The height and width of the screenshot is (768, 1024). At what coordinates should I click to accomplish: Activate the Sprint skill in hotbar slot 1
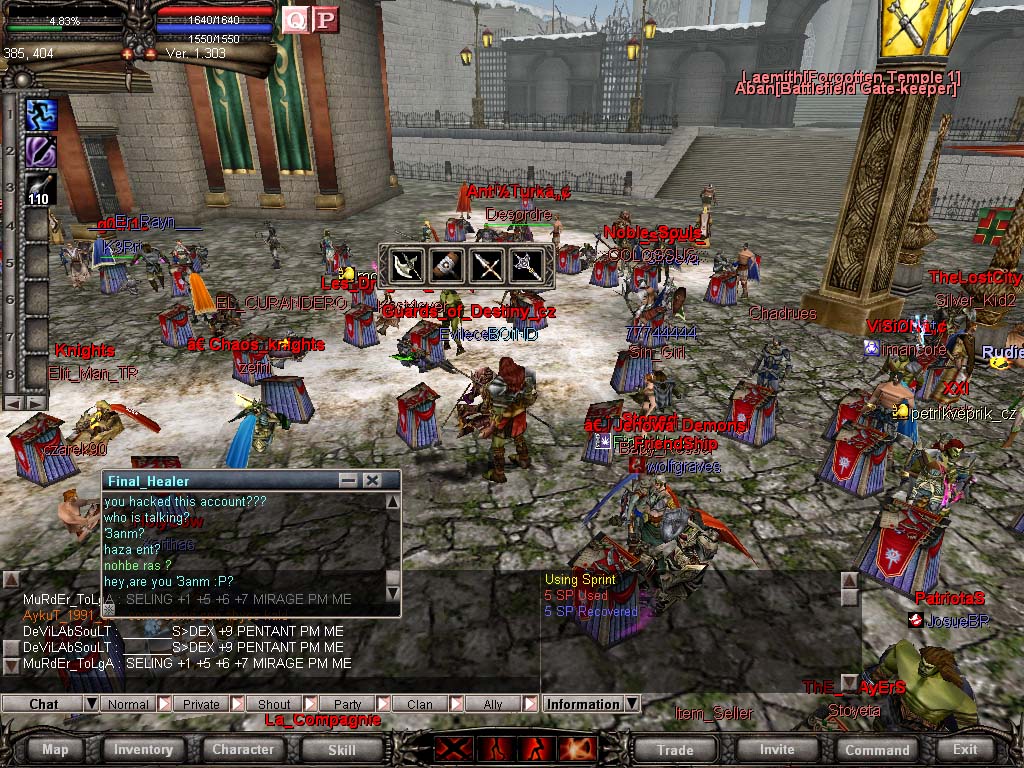(x=41, y=114)
